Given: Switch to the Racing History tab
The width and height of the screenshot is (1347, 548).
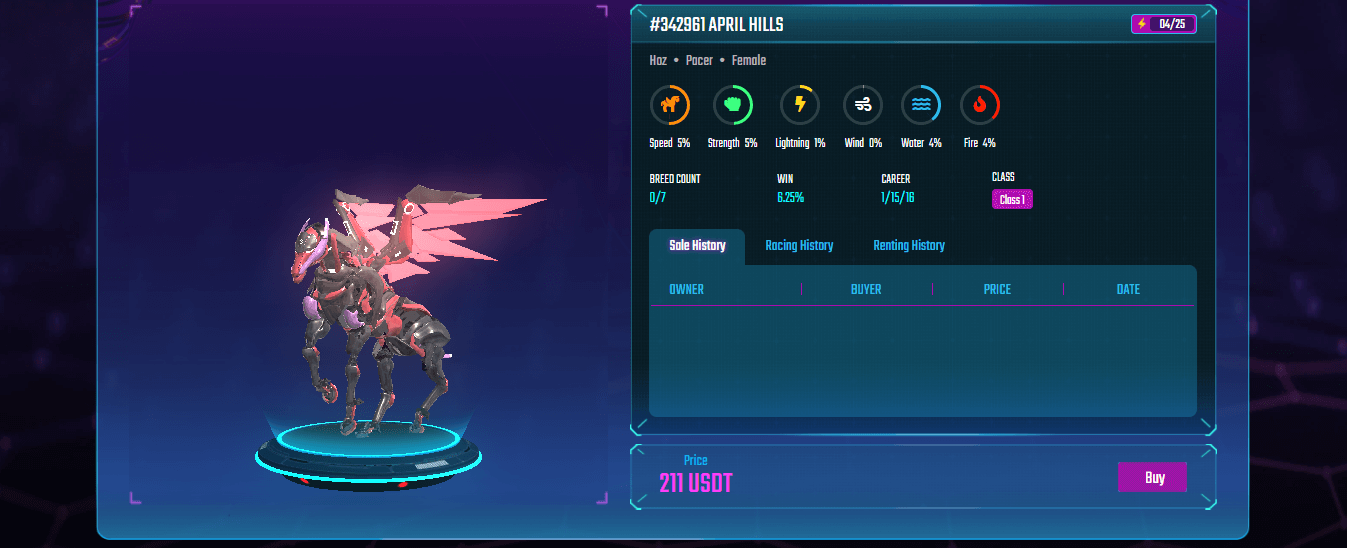Looking at the screenshot, I should click(x=799, y=246).
